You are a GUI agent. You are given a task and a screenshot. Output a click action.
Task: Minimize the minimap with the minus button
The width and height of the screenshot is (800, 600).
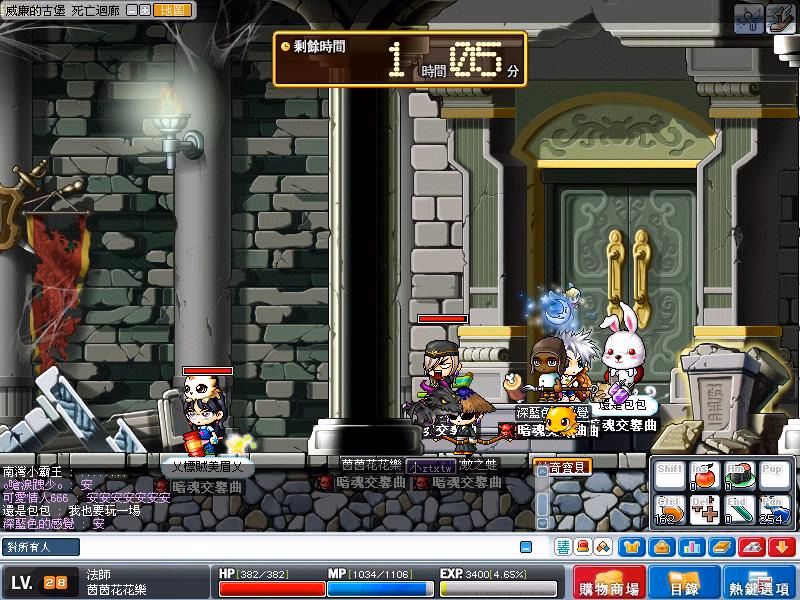point(133,10)
